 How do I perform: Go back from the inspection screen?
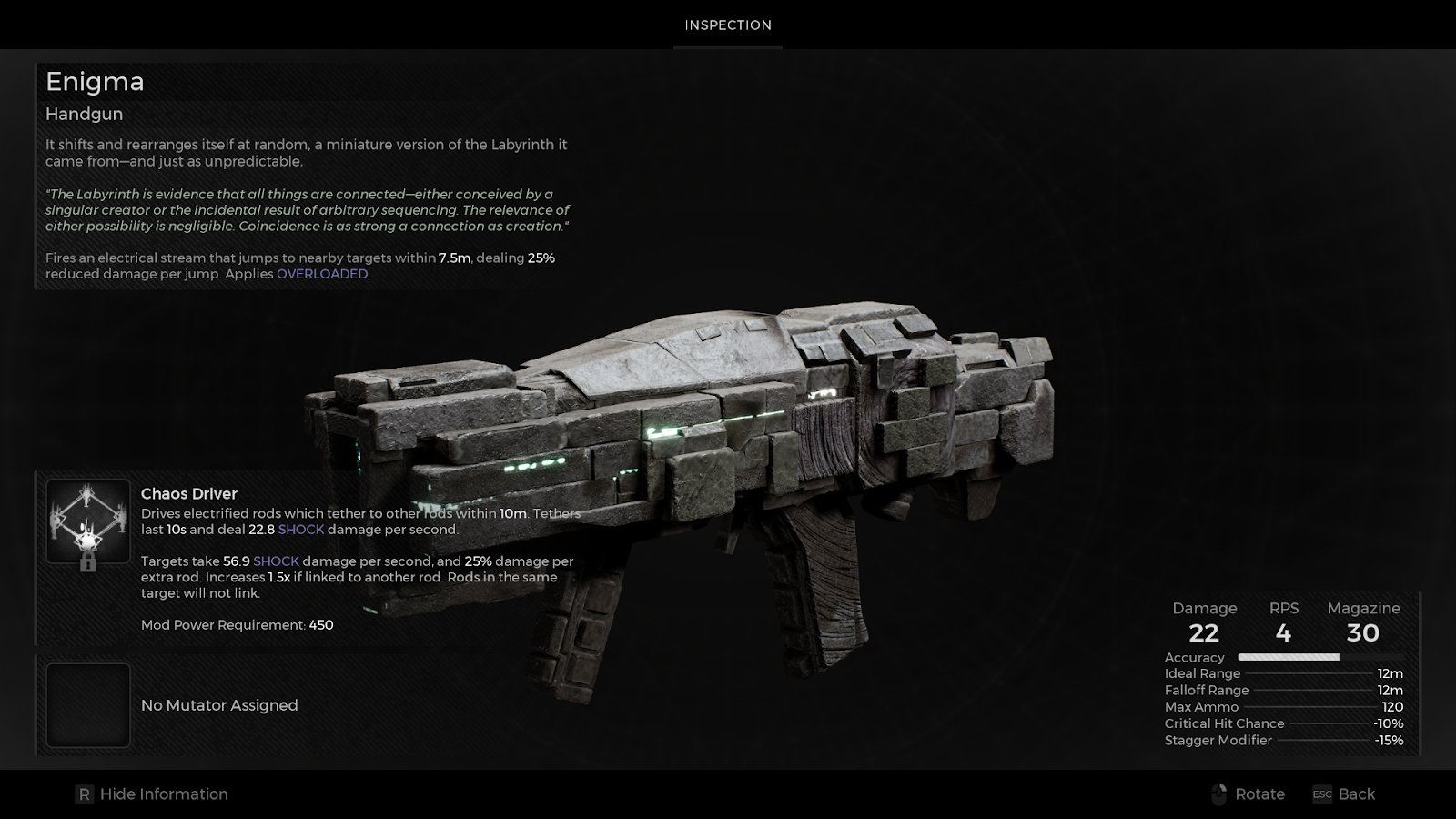coord(1343,794)
